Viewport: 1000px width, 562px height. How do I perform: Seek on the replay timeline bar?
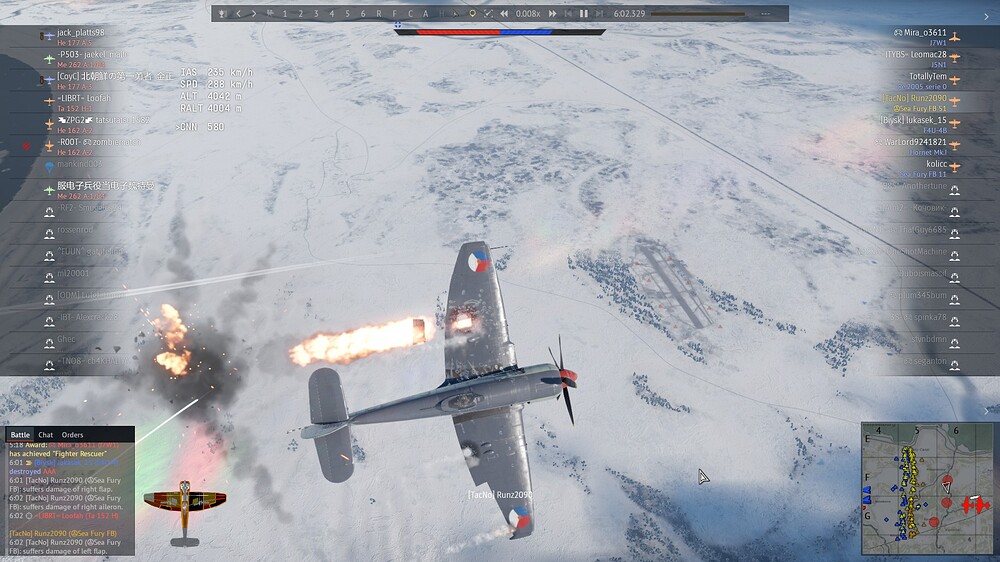(x=696, y=14)
